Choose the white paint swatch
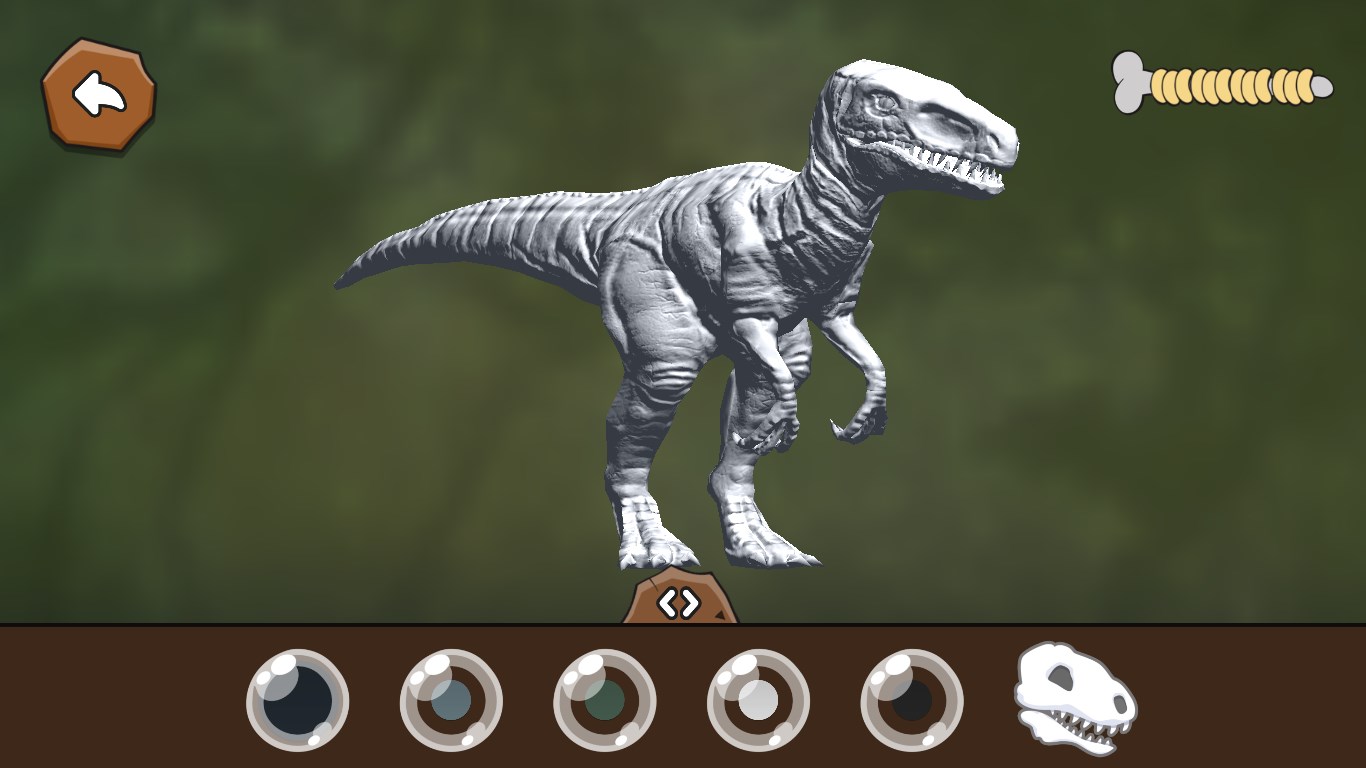The height and width of the screenshot is (768, 1366). [x=757, y=701]
